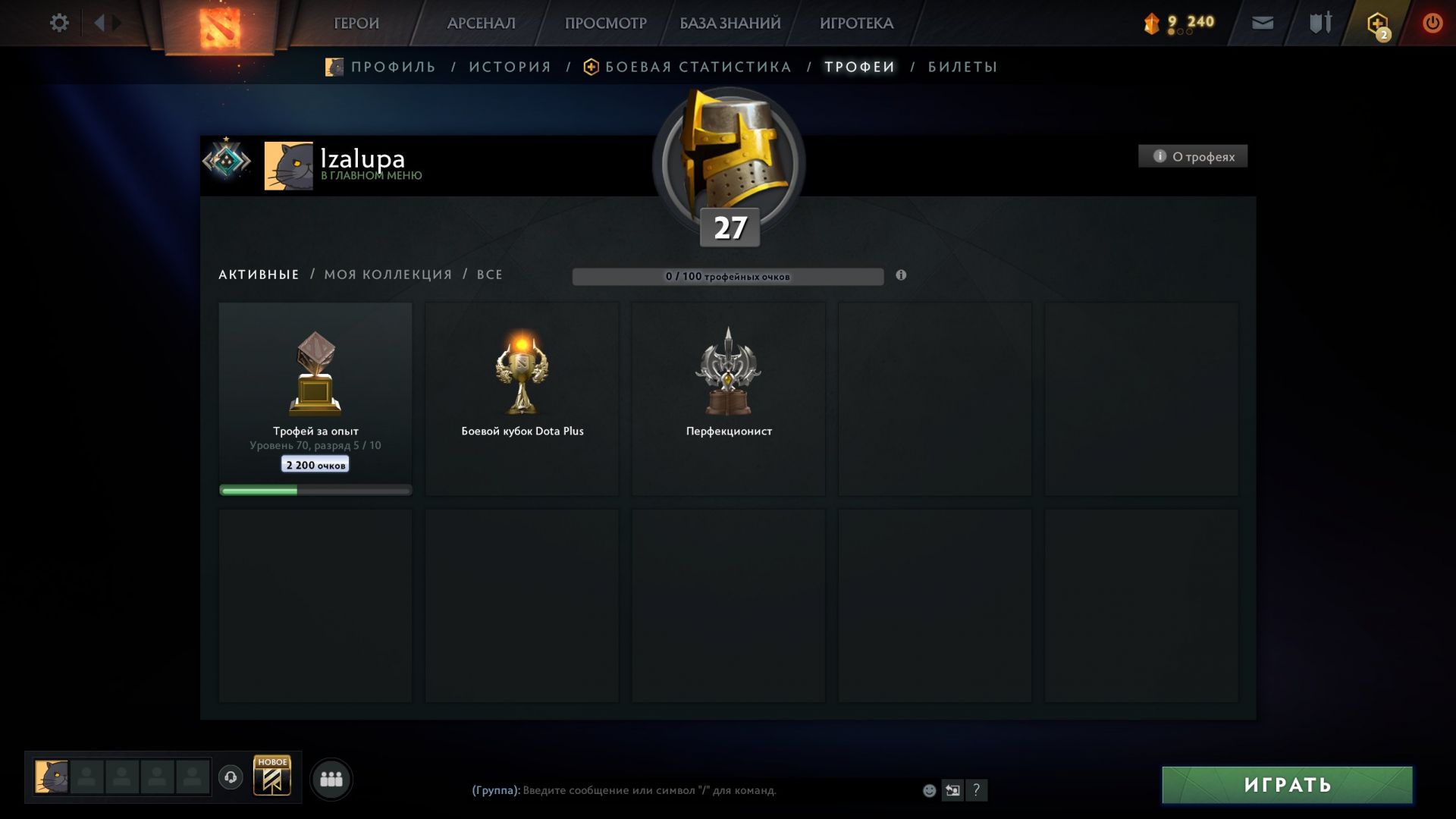Viewport: 1456px width, 819px height.
Task: Click the О трофеях info button
Action: 1193,156
